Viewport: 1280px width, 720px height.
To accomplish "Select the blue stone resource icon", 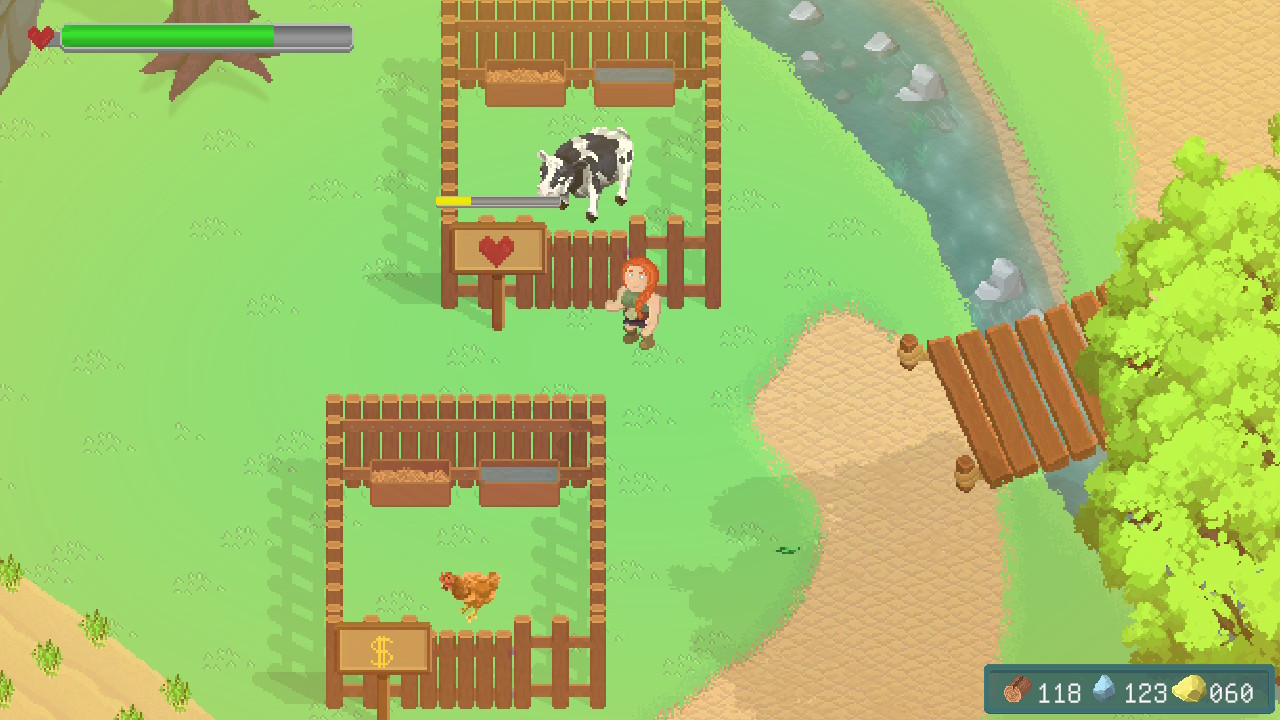I will click(1105, 691).
